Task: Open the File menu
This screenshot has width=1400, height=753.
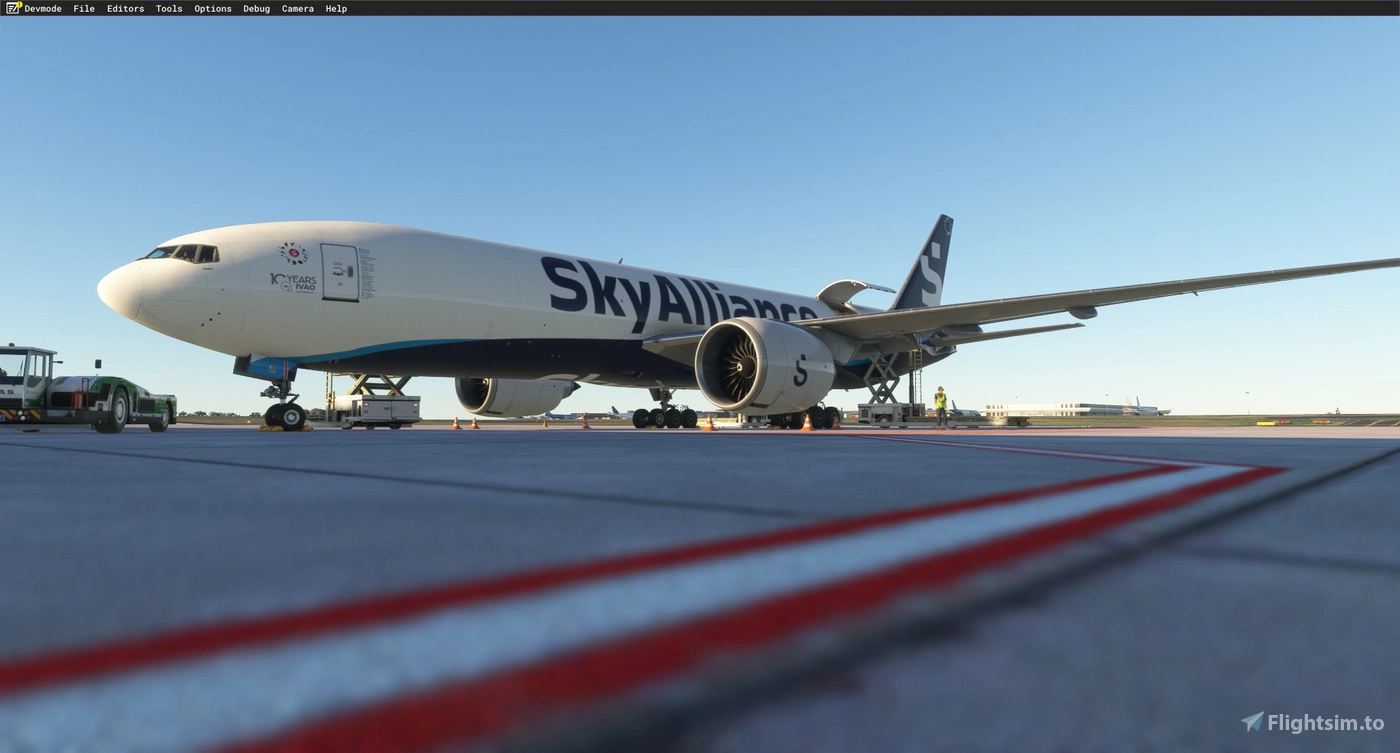Action: click(83, 8)
